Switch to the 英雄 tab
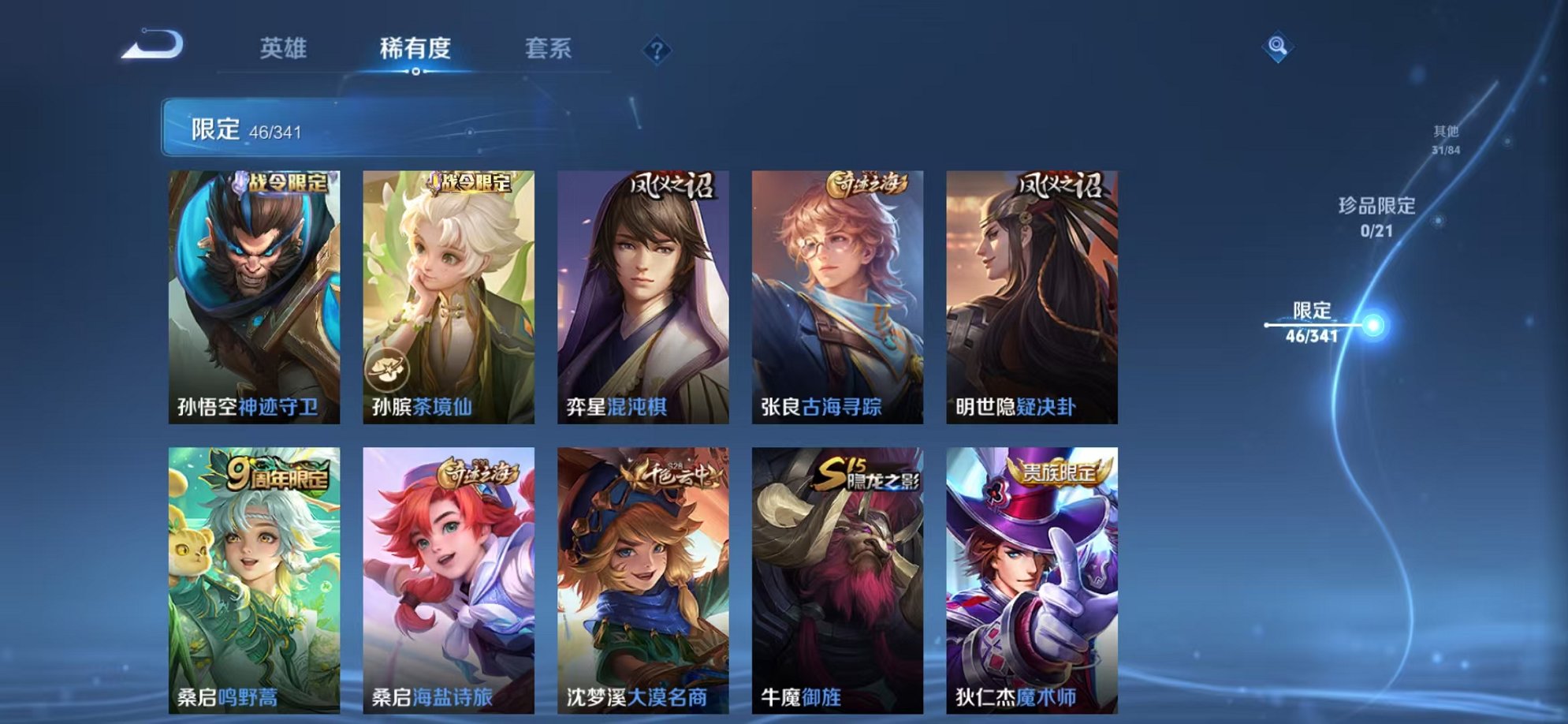 281,49
